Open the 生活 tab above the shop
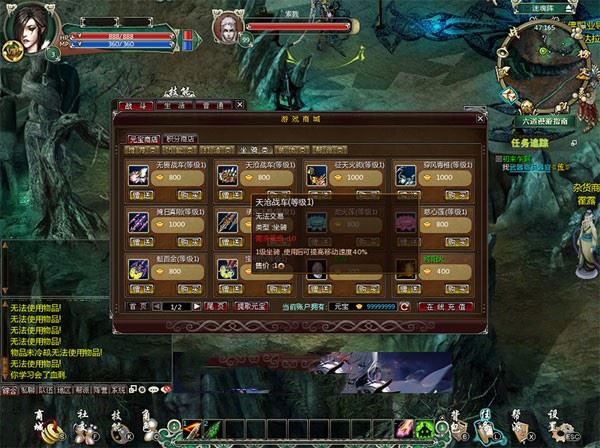The image size is (600, 448). click(171, 104)
